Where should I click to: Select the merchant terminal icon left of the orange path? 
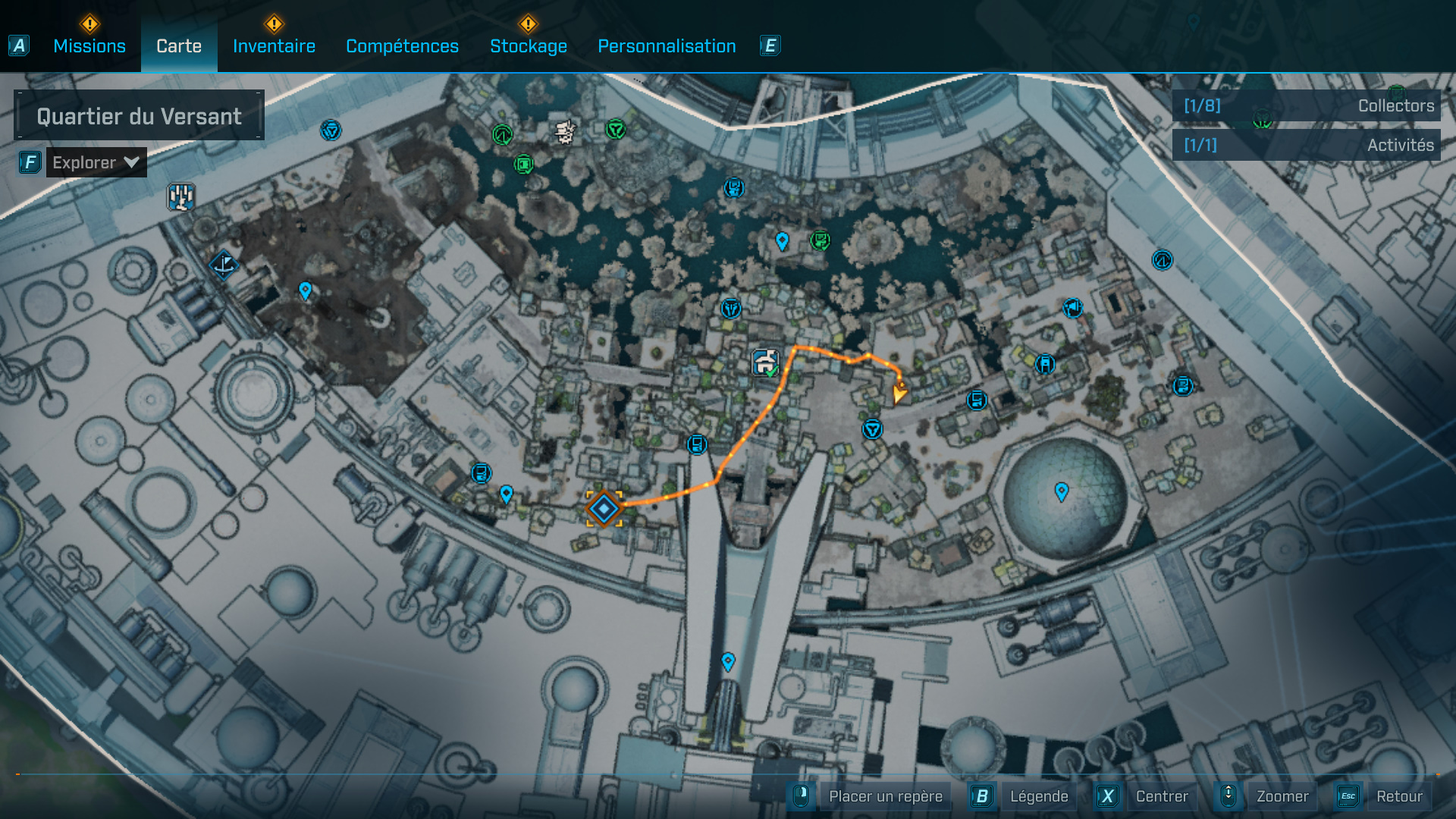(482, 472)
